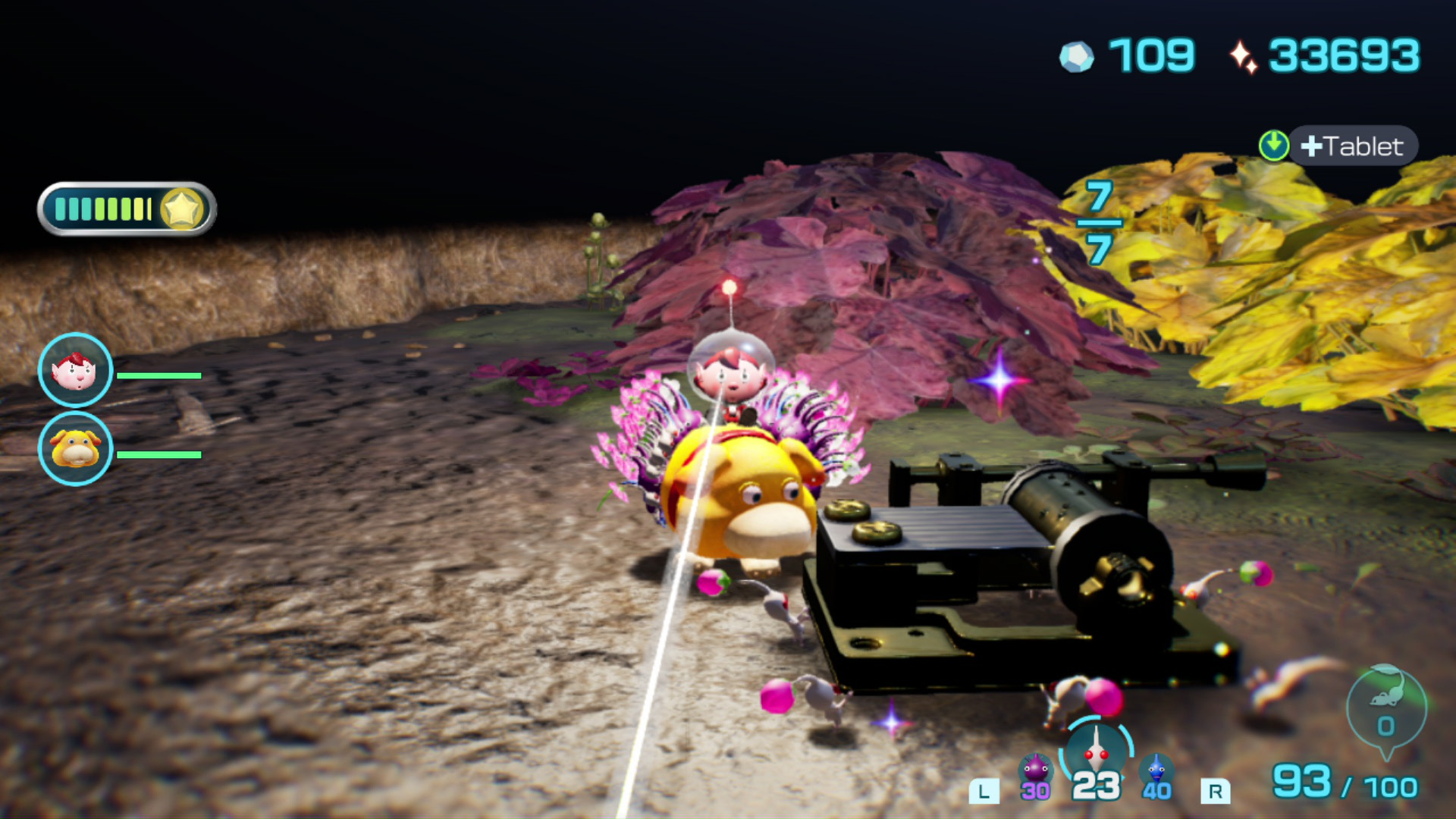
Task: Choose the white Pikmin squad icon
Action: [x=1096, y=751]
